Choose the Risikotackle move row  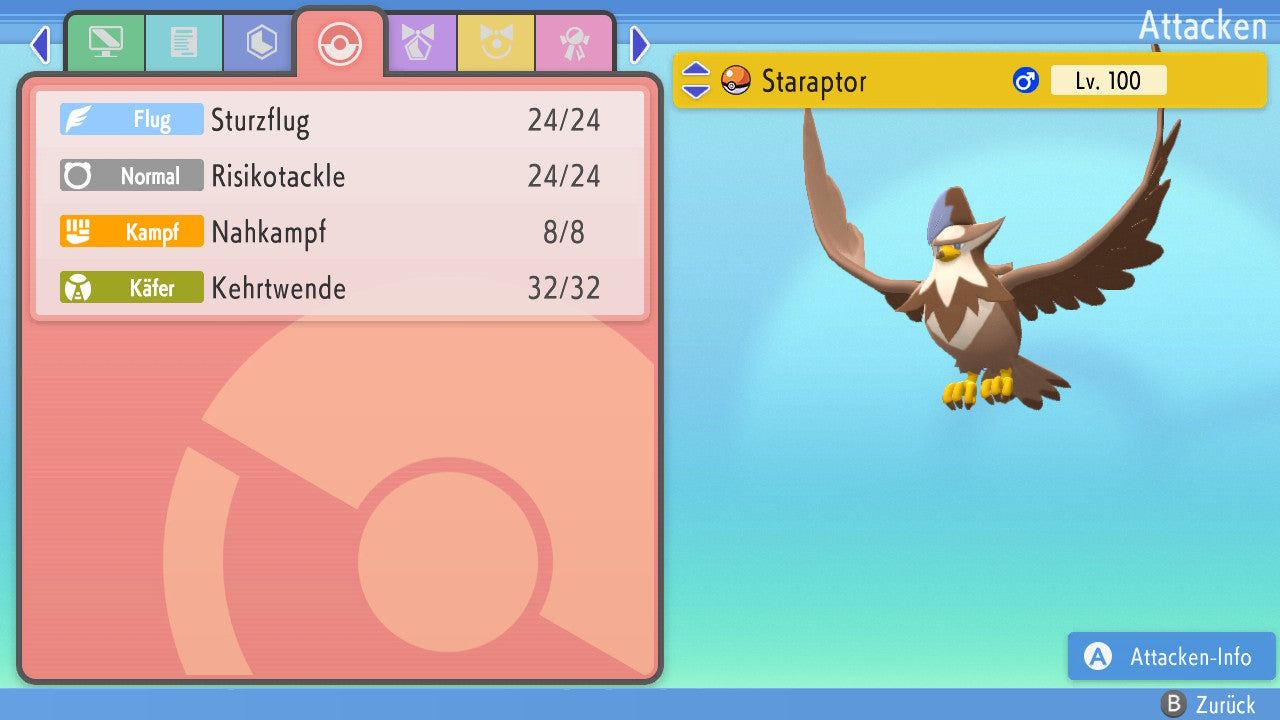click(340, 176)
